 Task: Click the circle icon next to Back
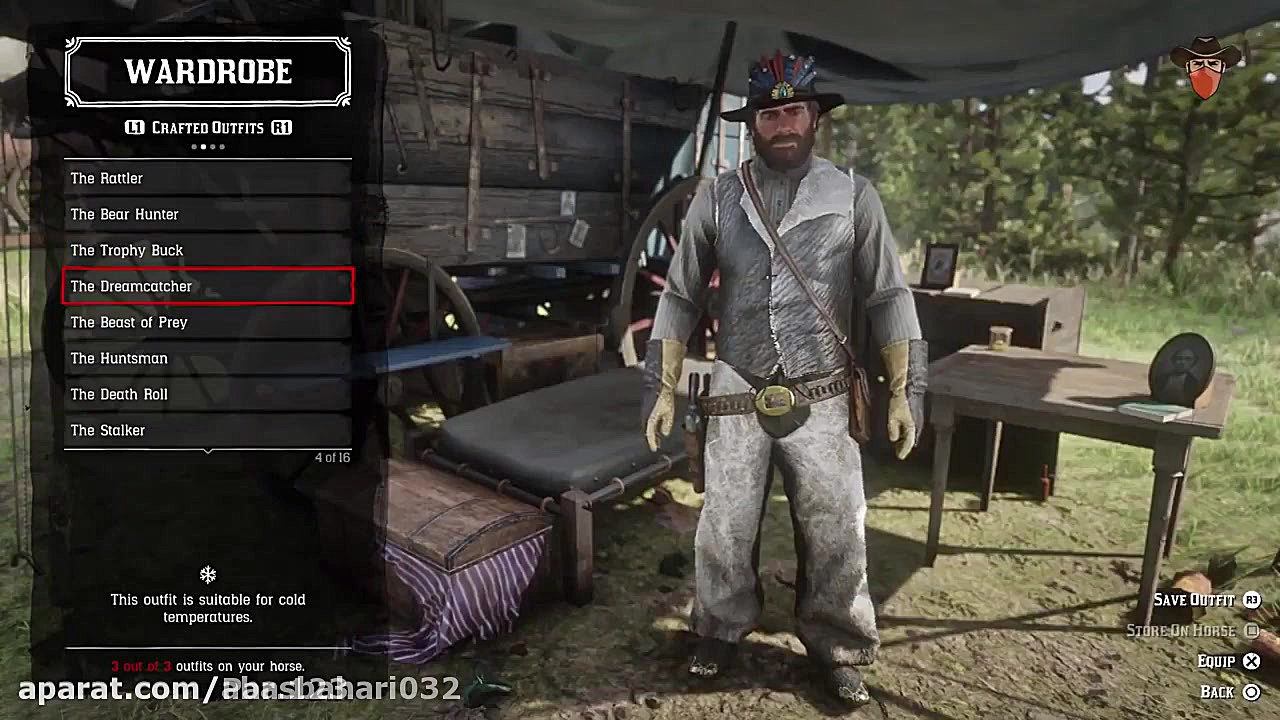1252,691
